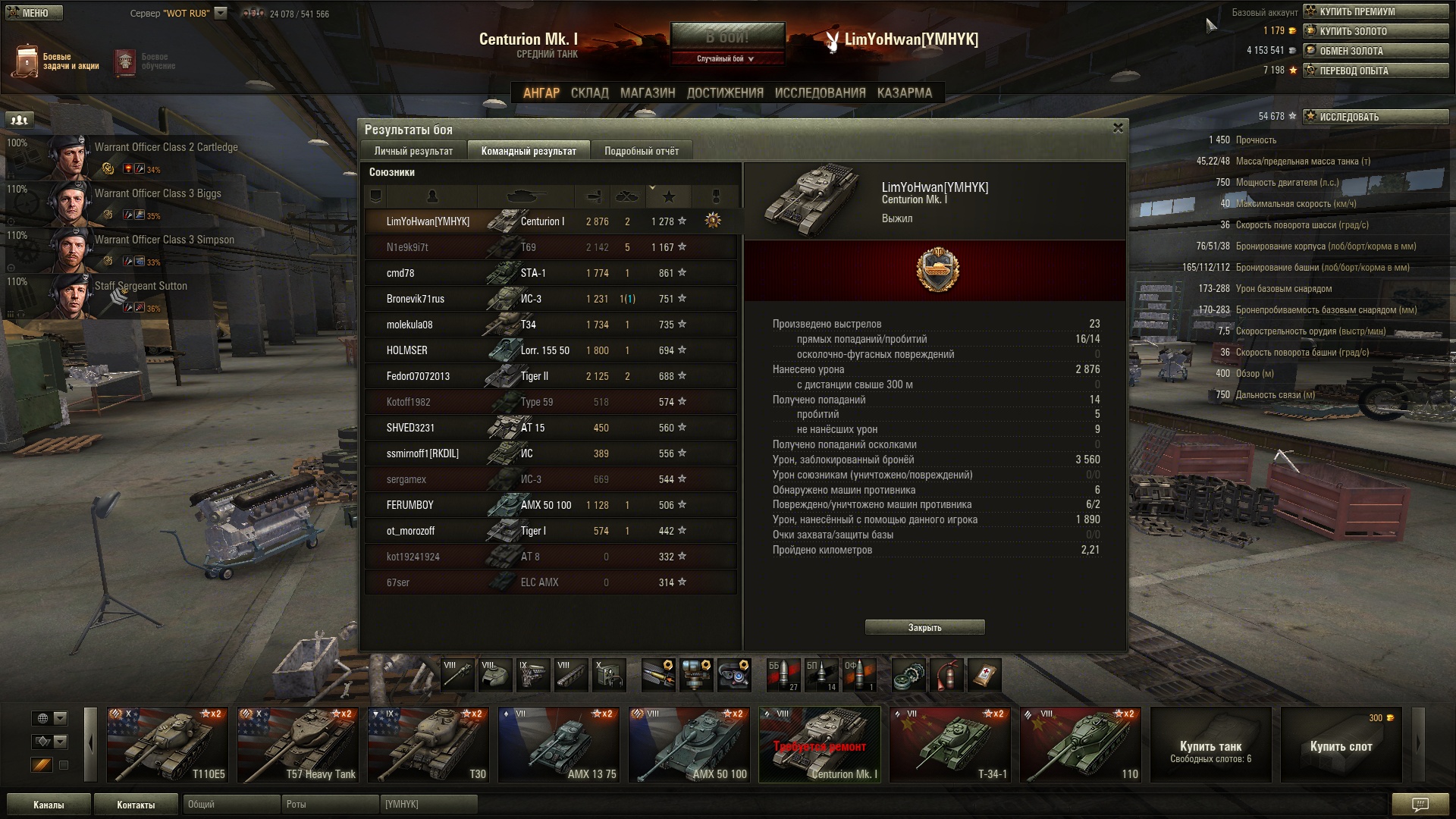Open the МАГАЗИН section

(x=647, y=93)
